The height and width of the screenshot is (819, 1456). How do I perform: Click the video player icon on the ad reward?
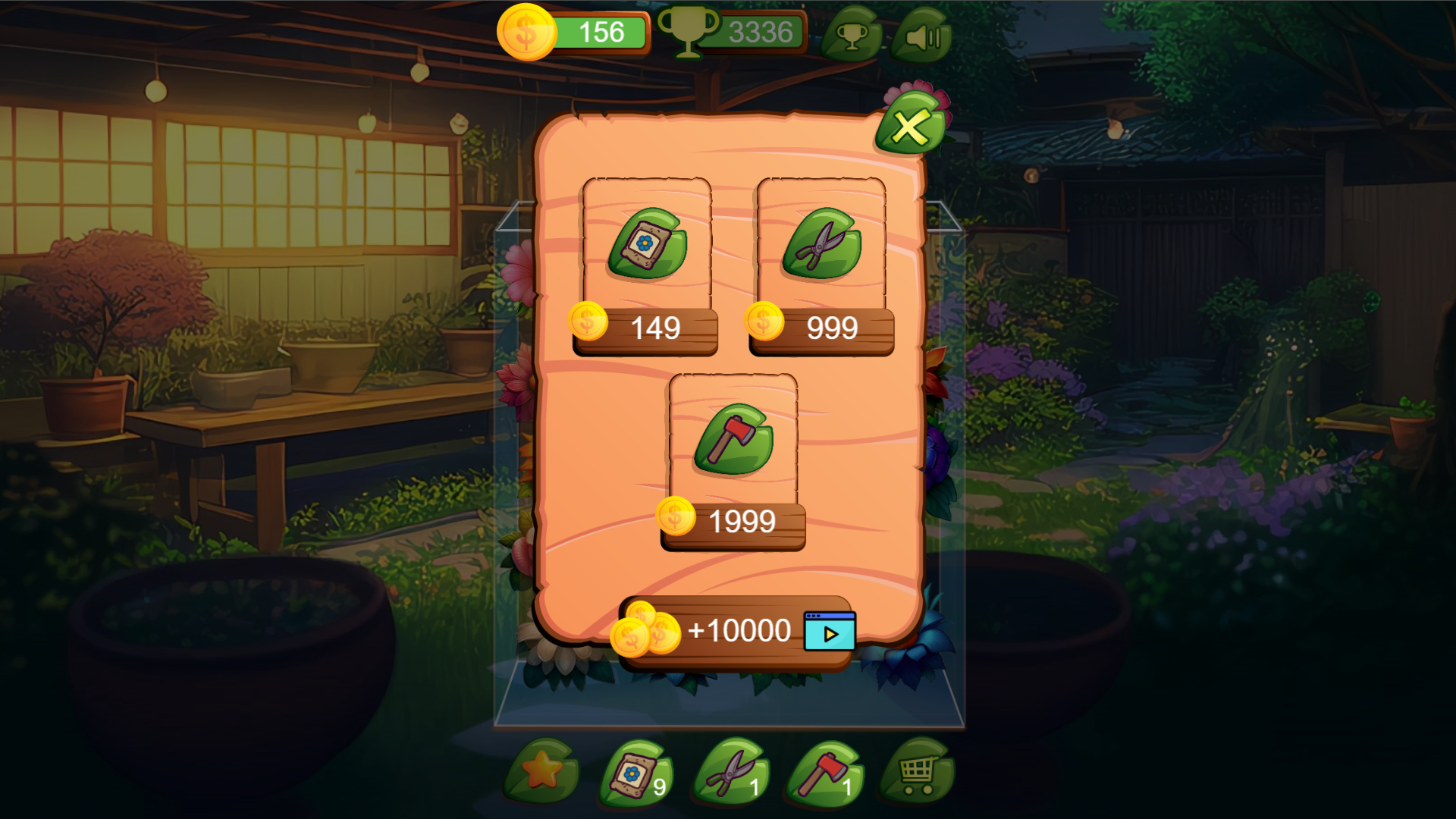828,630
